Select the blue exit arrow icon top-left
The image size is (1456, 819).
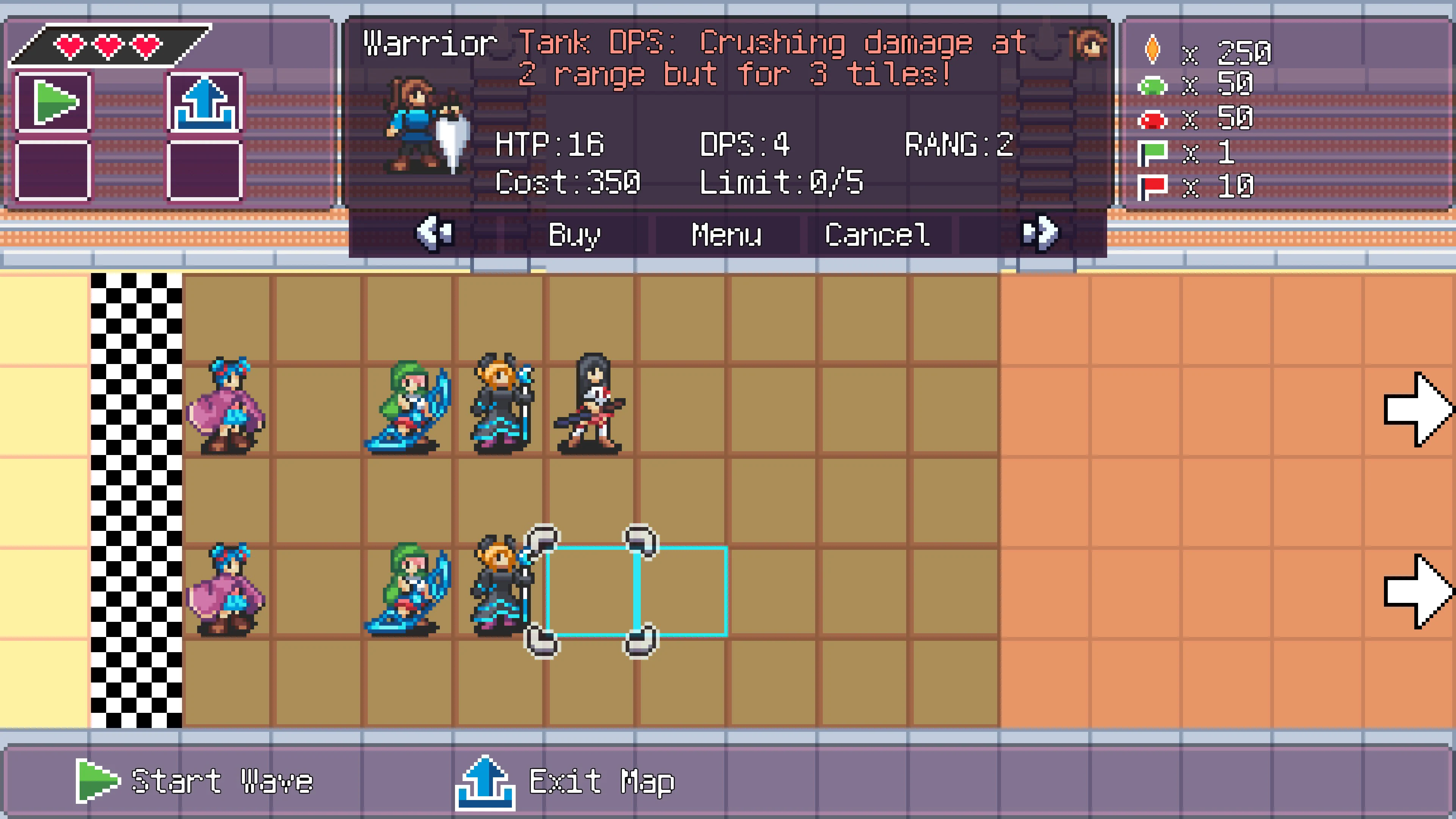tap(206, 102)
